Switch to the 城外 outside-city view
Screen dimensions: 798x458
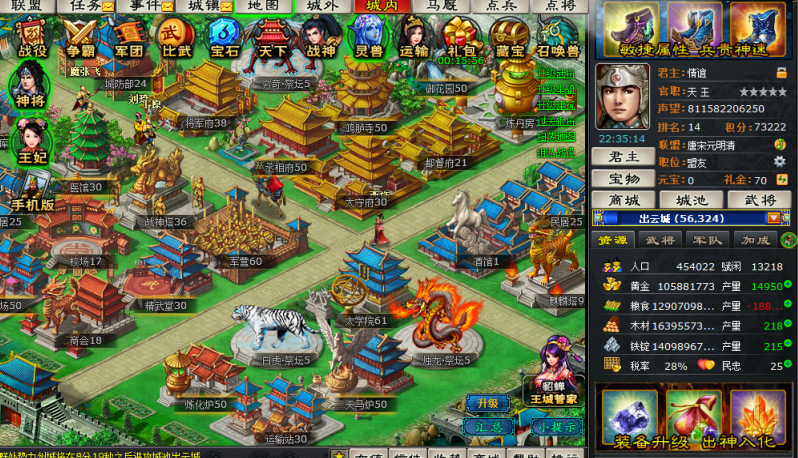pyautogui.click(x=322, y=5)
